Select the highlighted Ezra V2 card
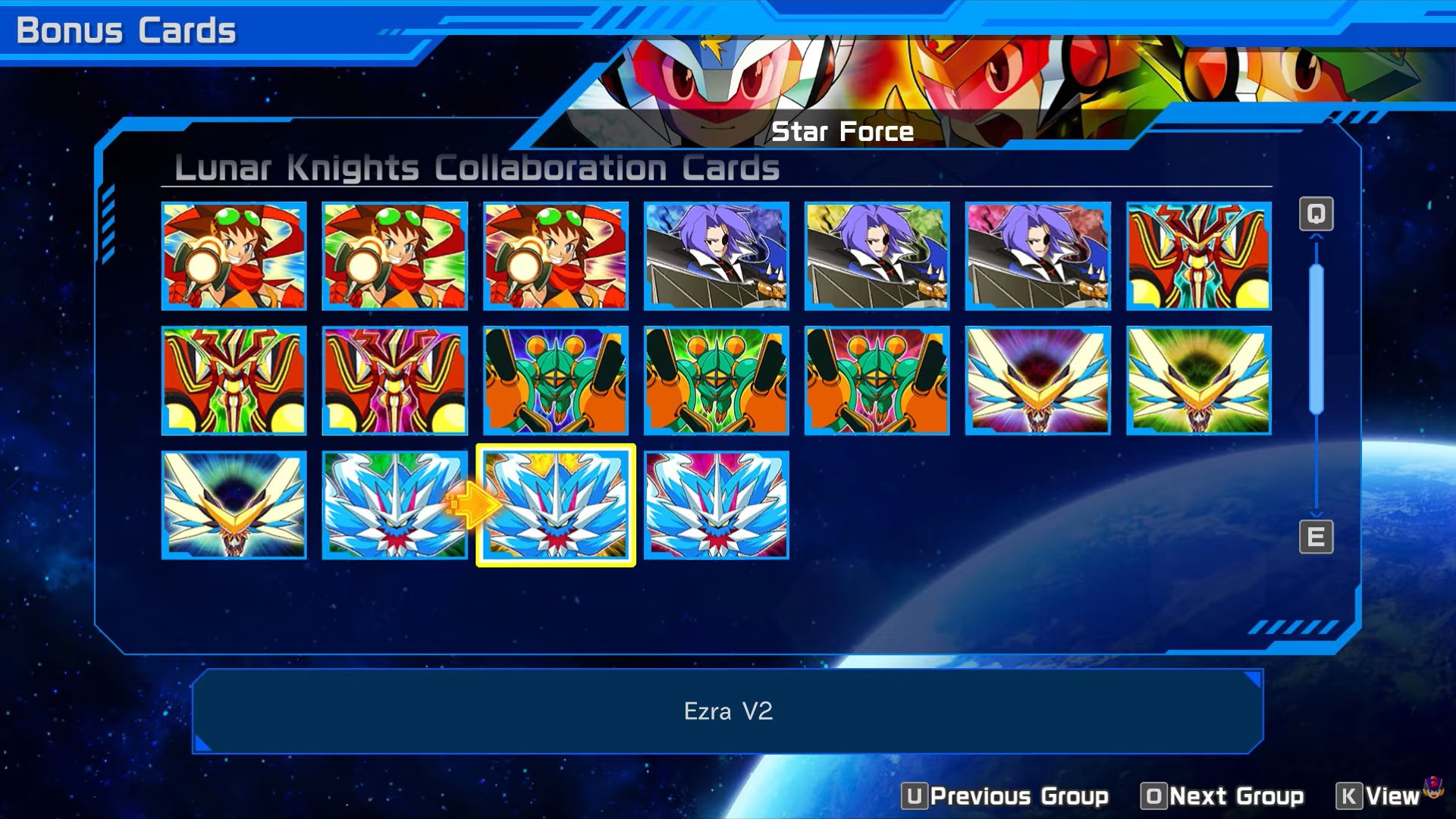The image size is (1456, 819). point(556,505)
